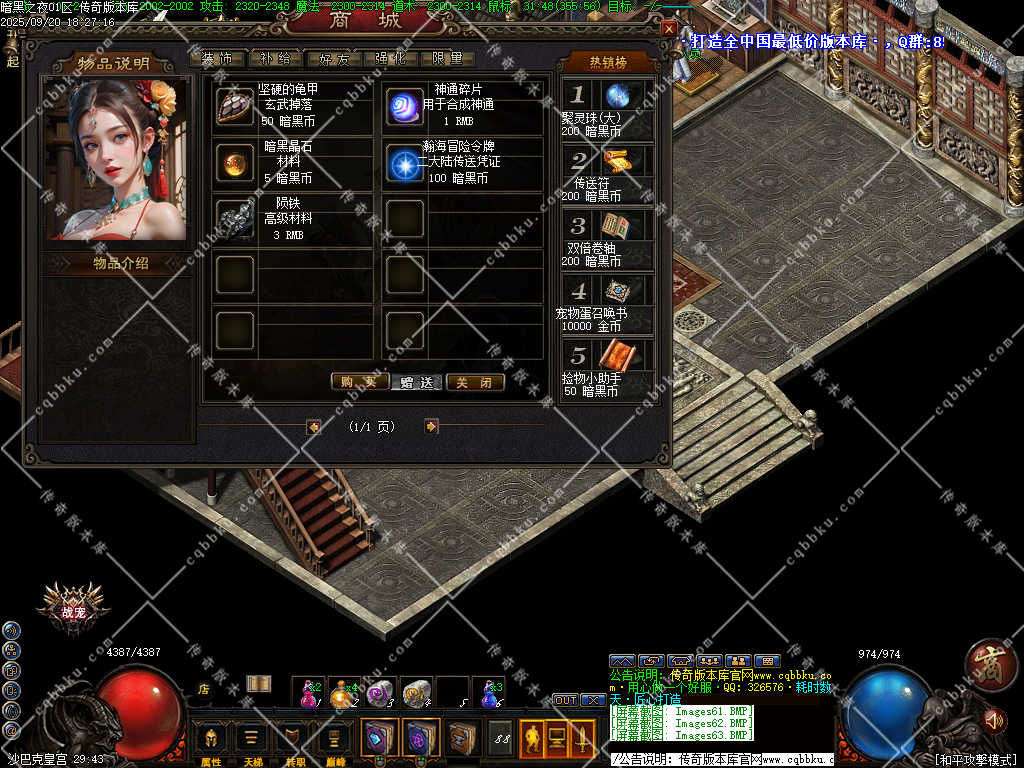Viewport: 1024px width, 768px height.
Task: Switch to the 强化 category
Action: [x=391, y=59]
